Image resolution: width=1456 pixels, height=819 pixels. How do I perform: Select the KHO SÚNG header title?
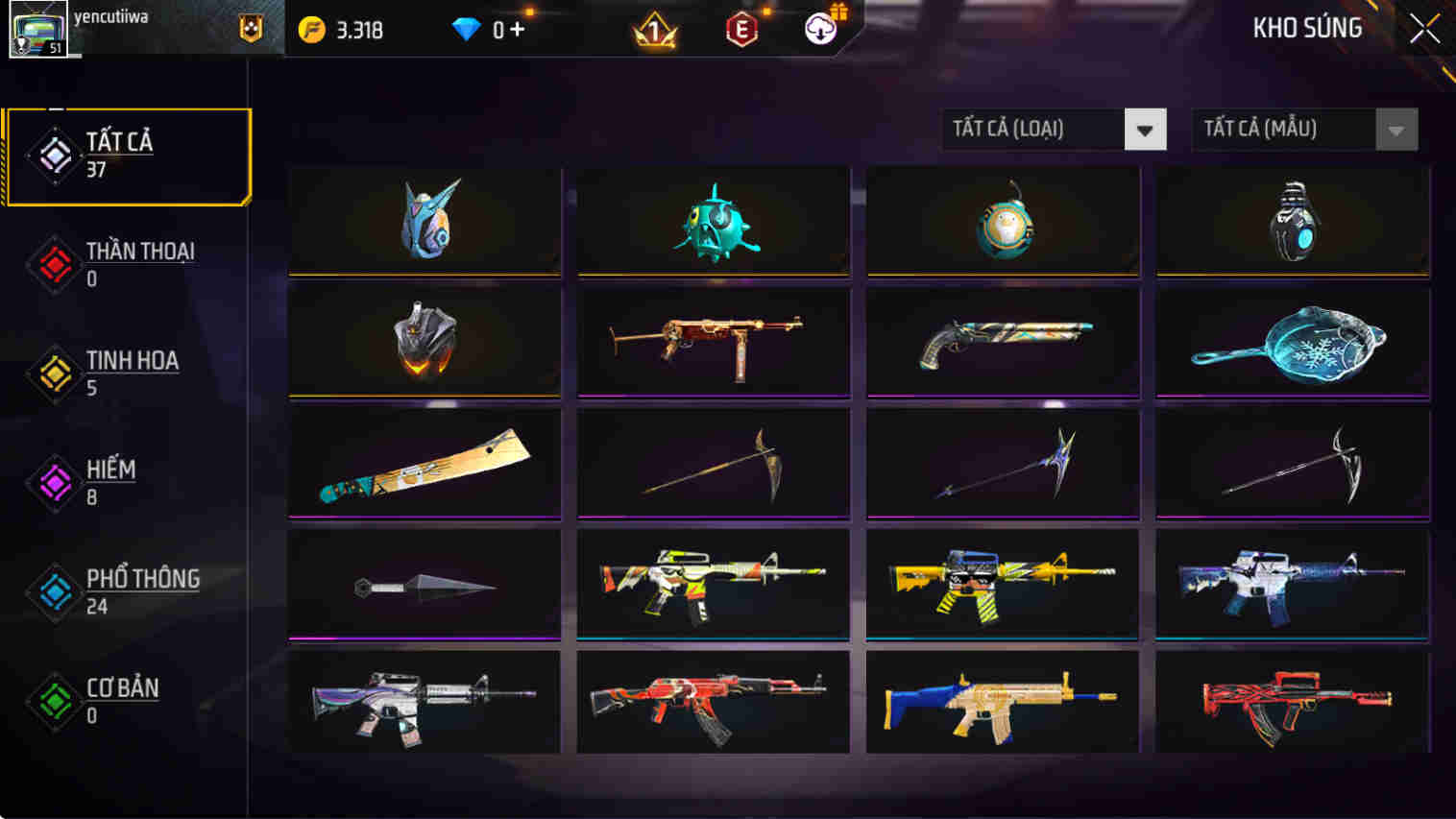coord(1306,28)
